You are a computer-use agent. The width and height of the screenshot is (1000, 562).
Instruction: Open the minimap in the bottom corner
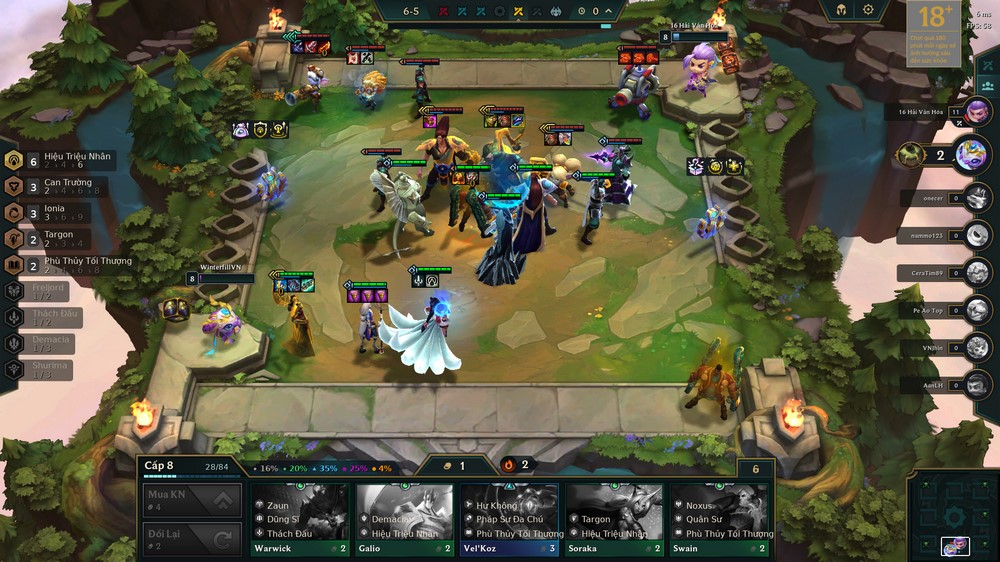(954, 516)
